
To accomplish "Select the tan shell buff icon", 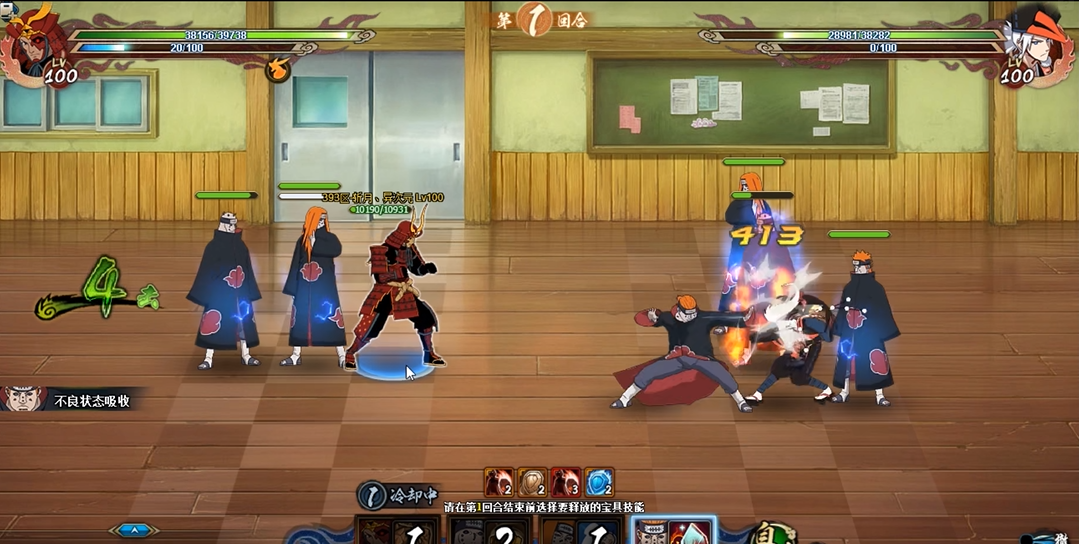I will [x=532, y=483].
